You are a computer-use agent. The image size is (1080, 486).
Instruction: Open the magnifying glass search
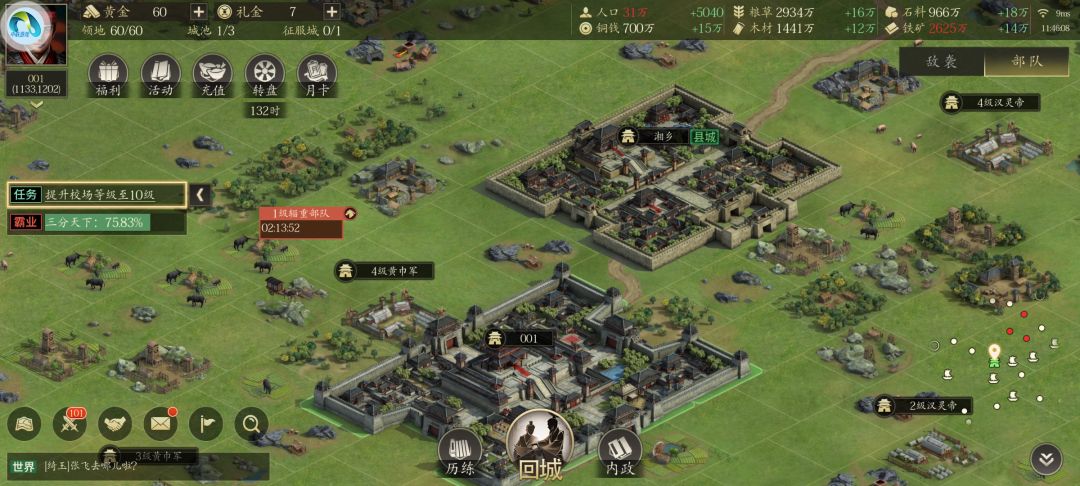click(251, 425)
